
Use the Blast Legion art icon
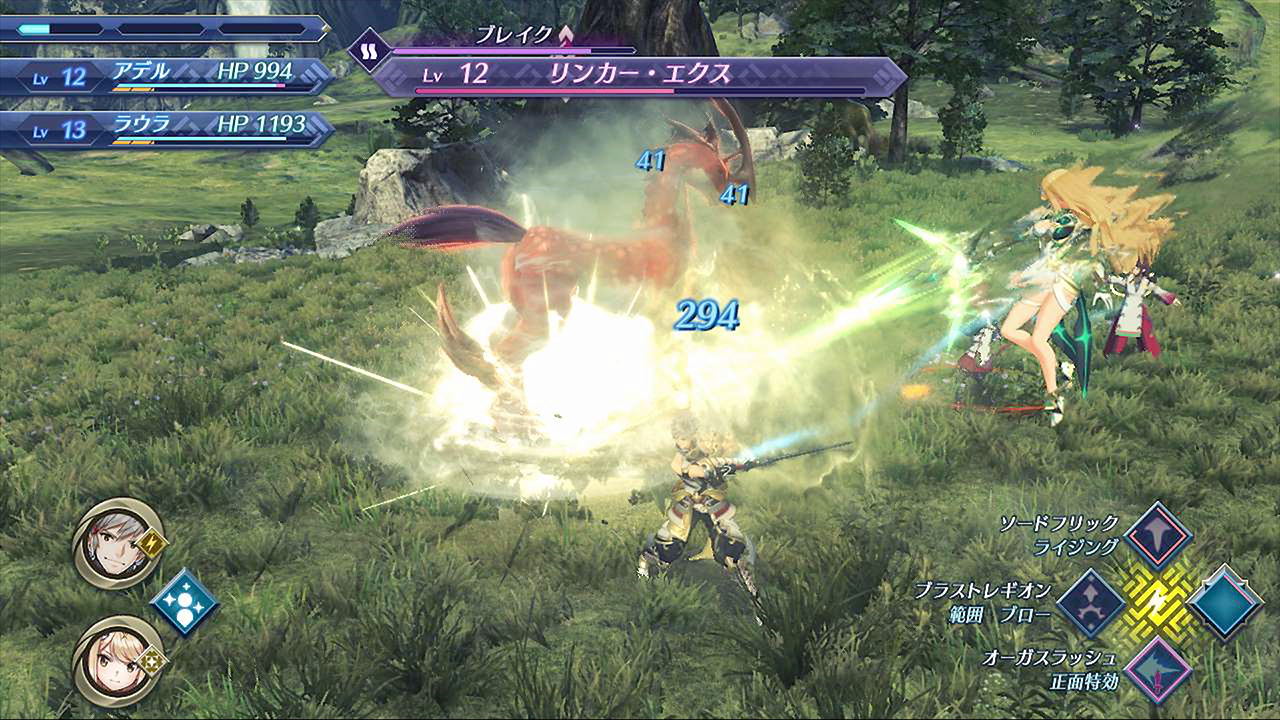1091,603
